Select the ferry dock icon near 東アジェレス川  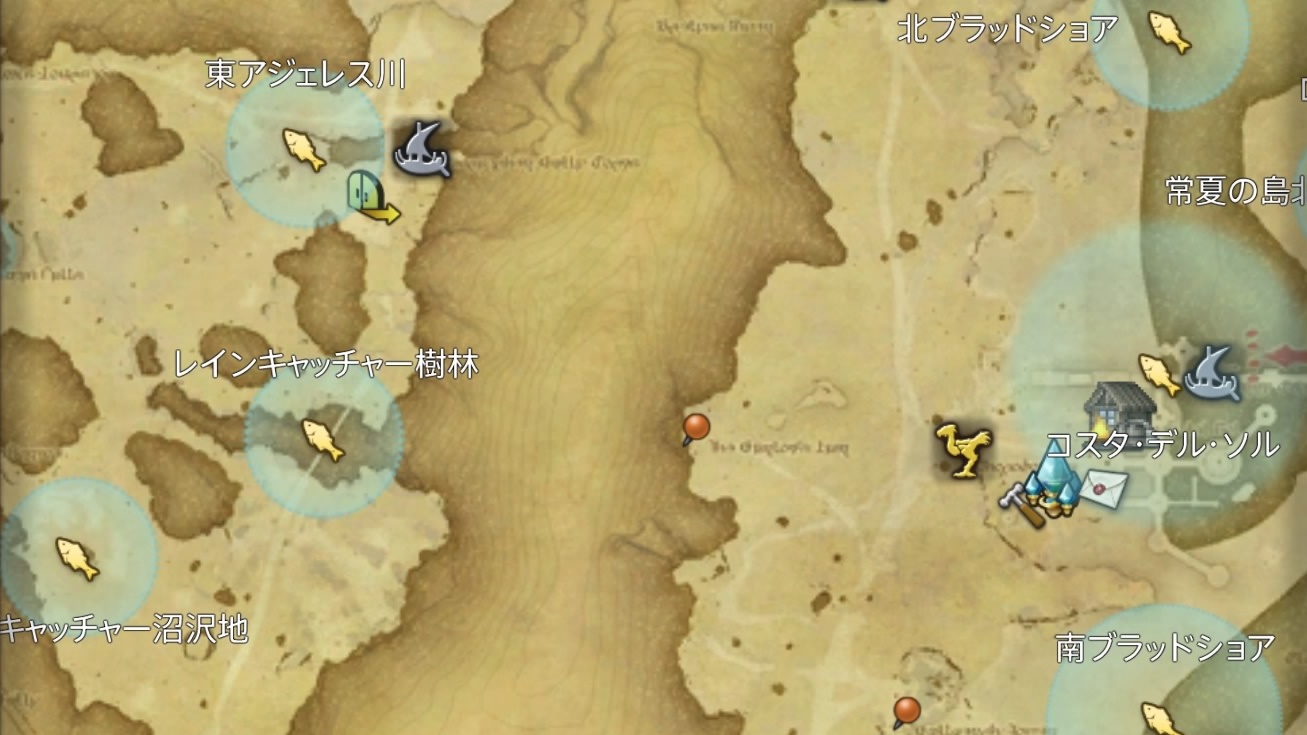421,149
